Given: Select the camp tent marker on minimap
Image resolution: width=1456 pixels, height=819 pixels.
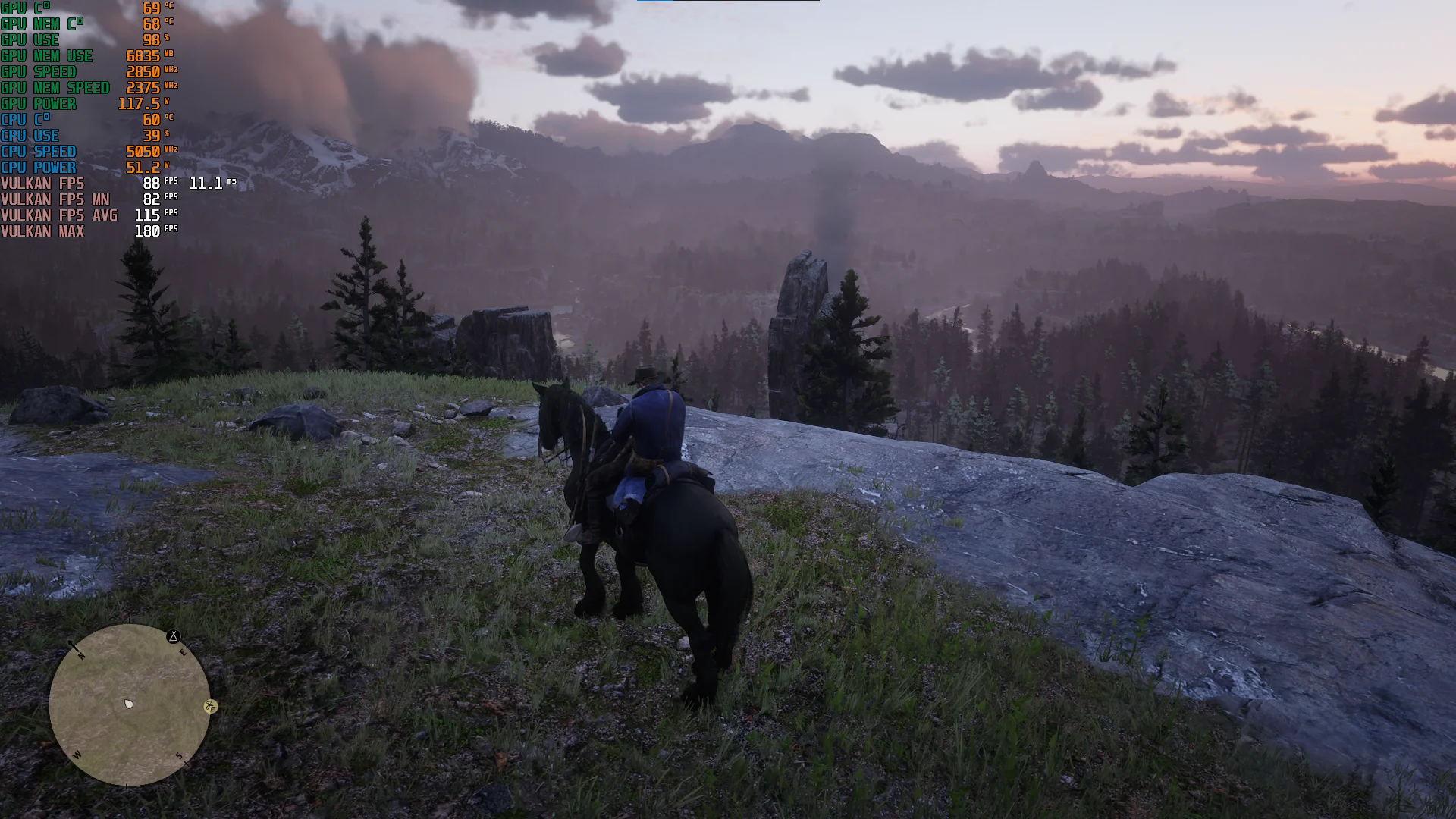Looking at the screenshot, I should pos(174,636).
